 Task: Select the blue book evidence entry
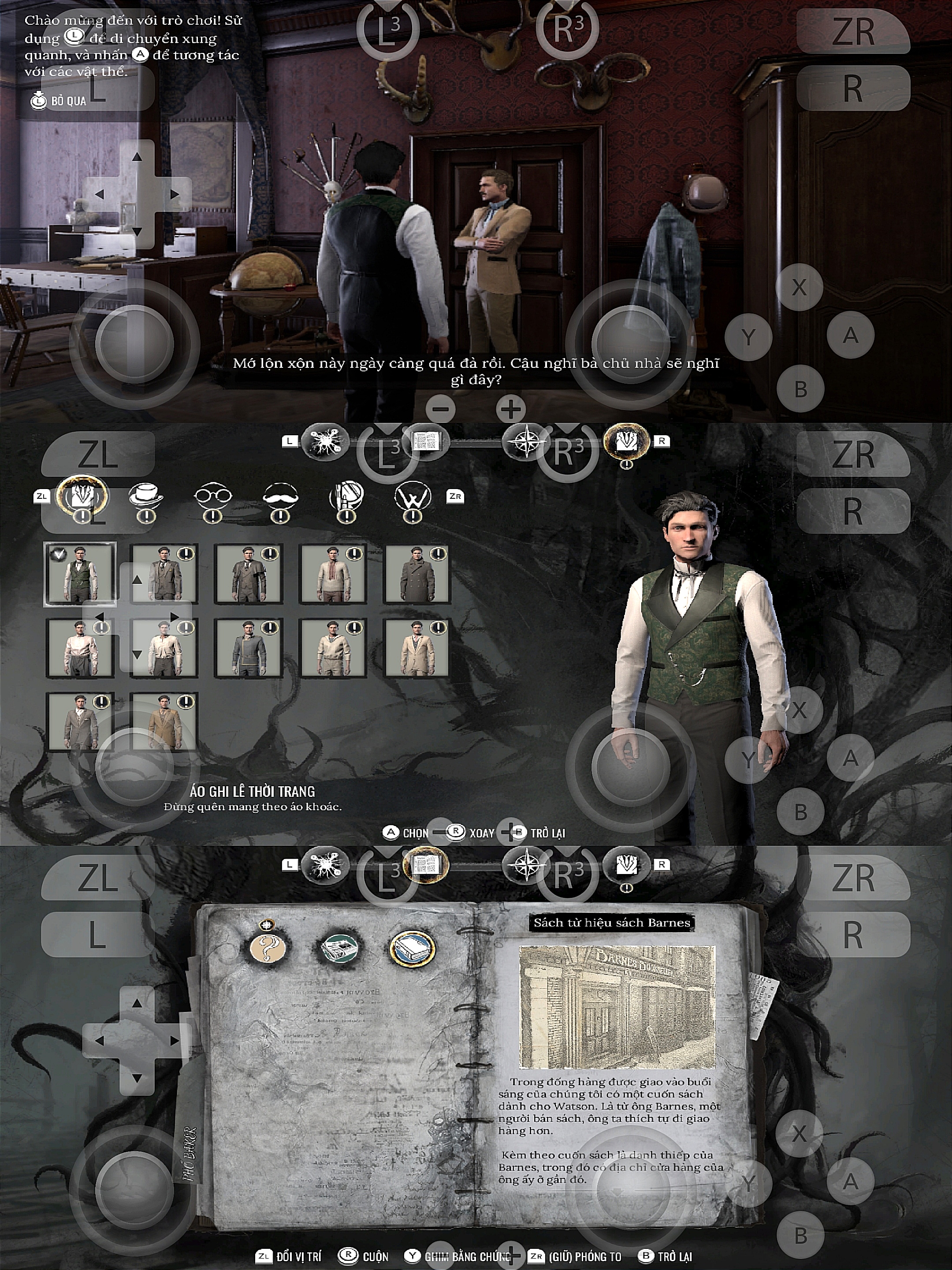[x=412, y=949]
